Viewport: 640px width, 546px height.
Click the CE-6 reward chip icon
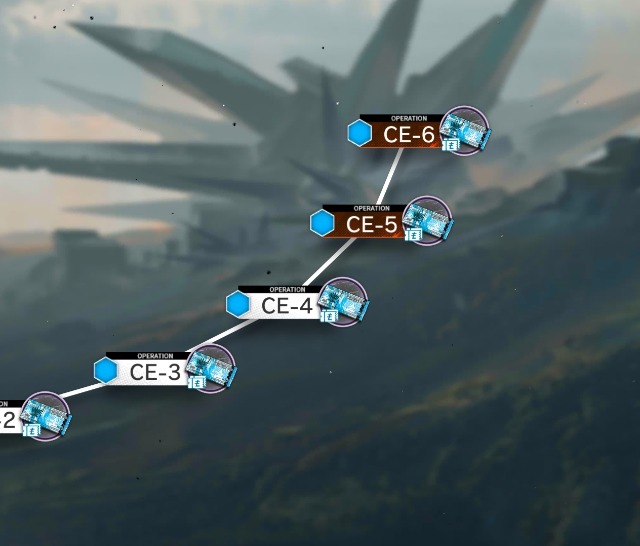click(465, 130)
